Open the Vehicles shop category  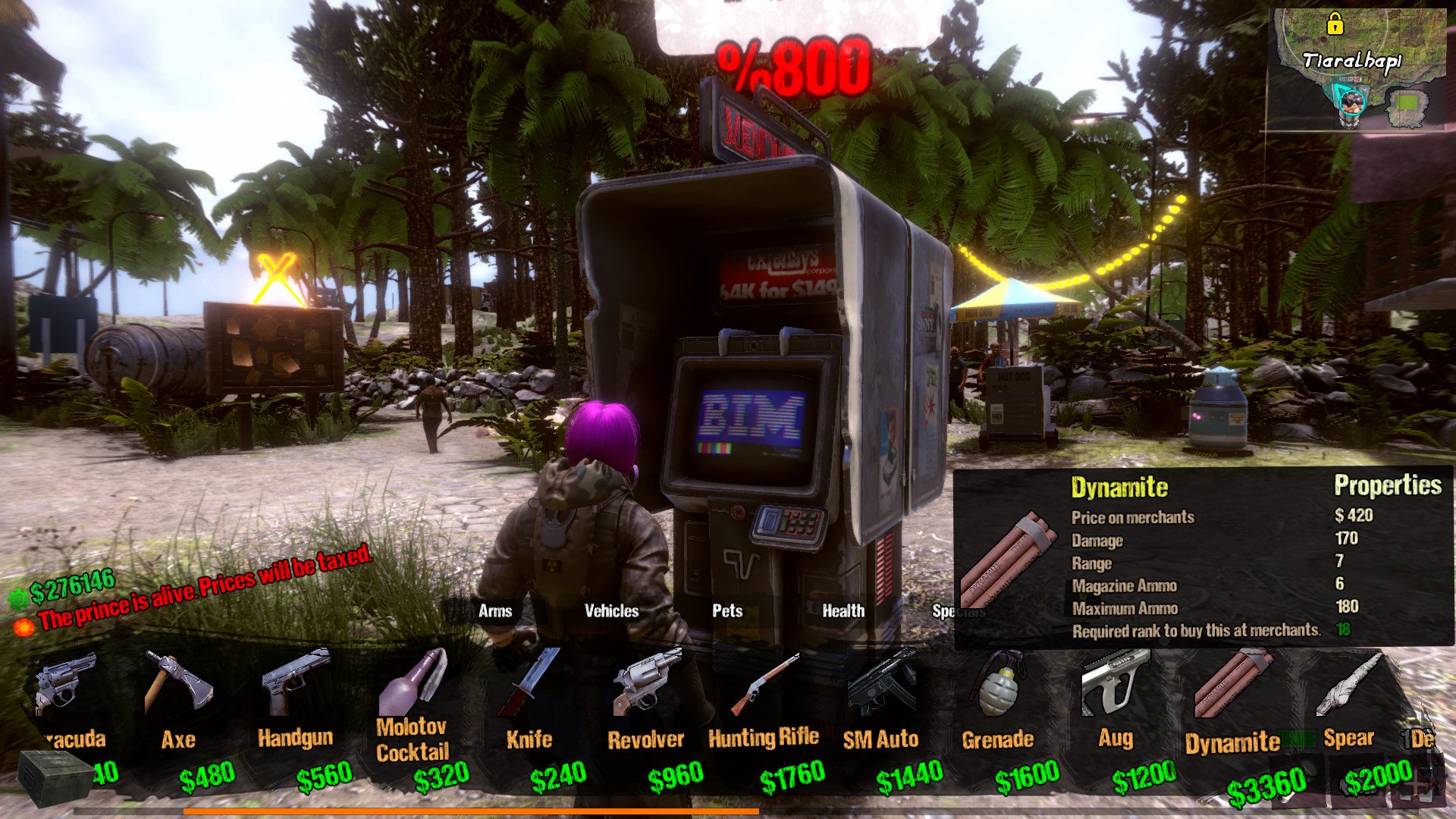click(611, 611)
